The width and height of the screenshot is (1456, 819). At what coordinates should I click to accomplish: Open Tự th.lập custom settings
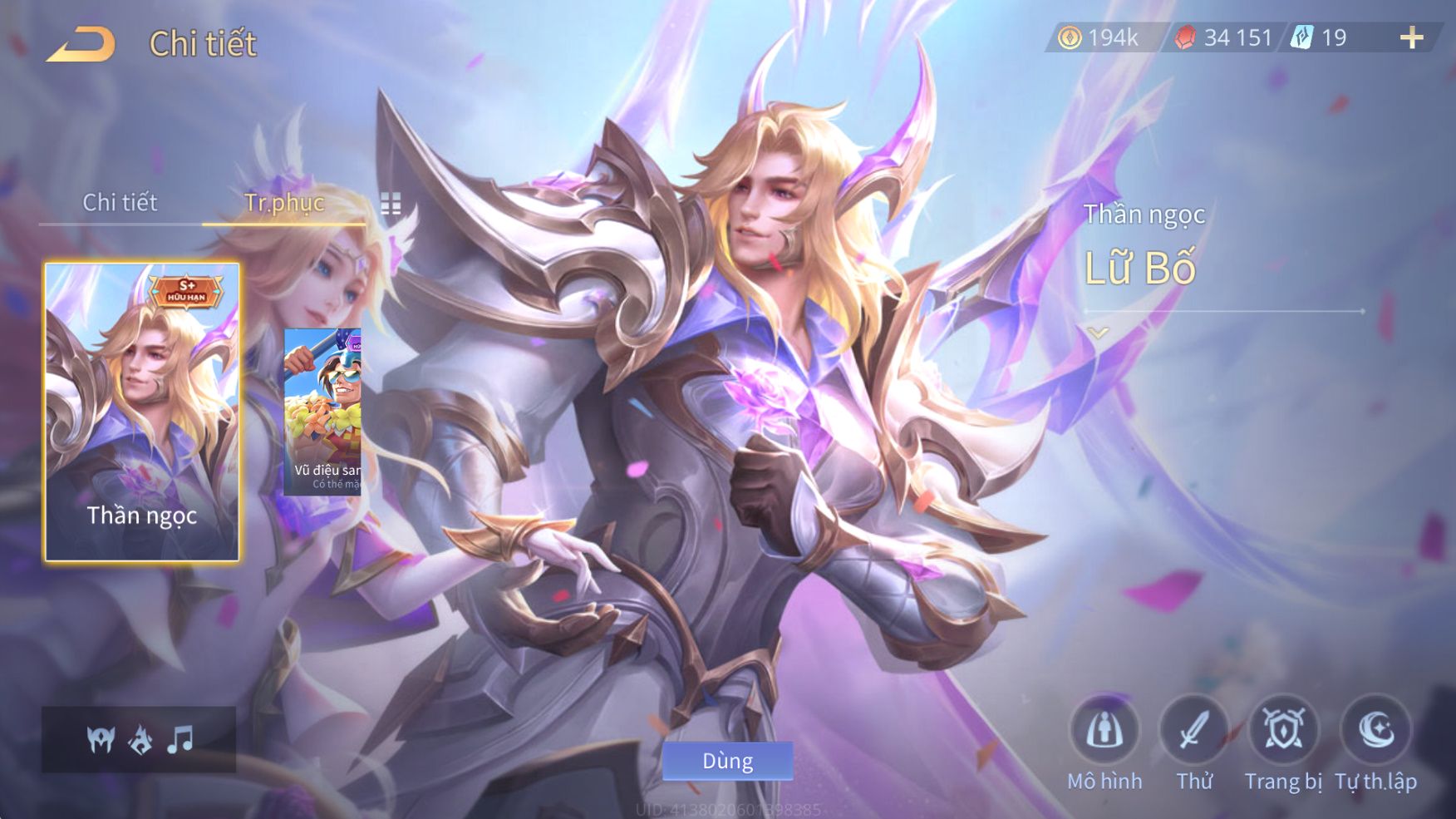(1375, 731)
